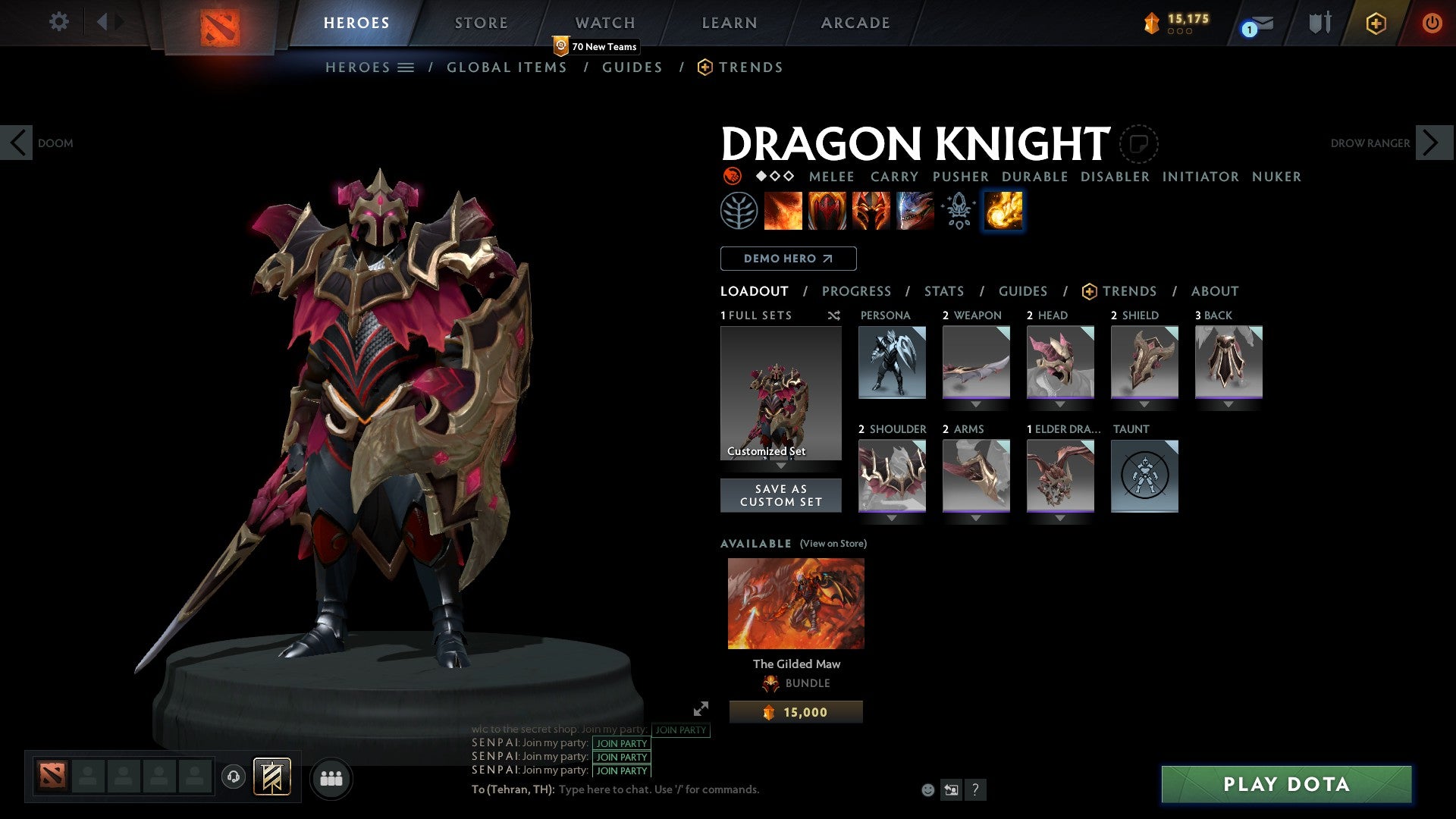Shuffle loadout with the randomize icon

tap(833, 315)
